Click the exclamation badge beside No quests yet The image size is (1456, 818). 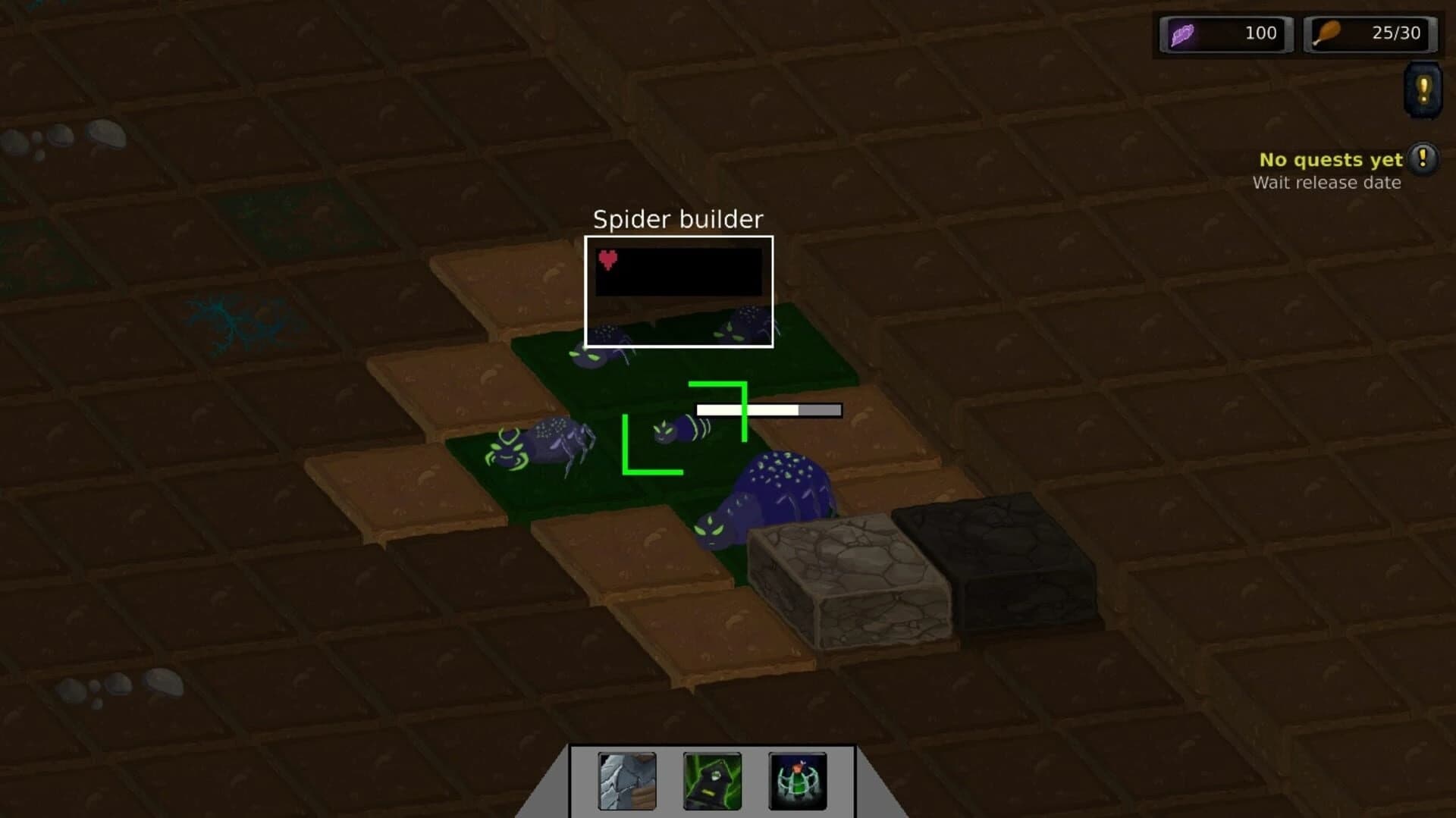(x=1423, y=159)
